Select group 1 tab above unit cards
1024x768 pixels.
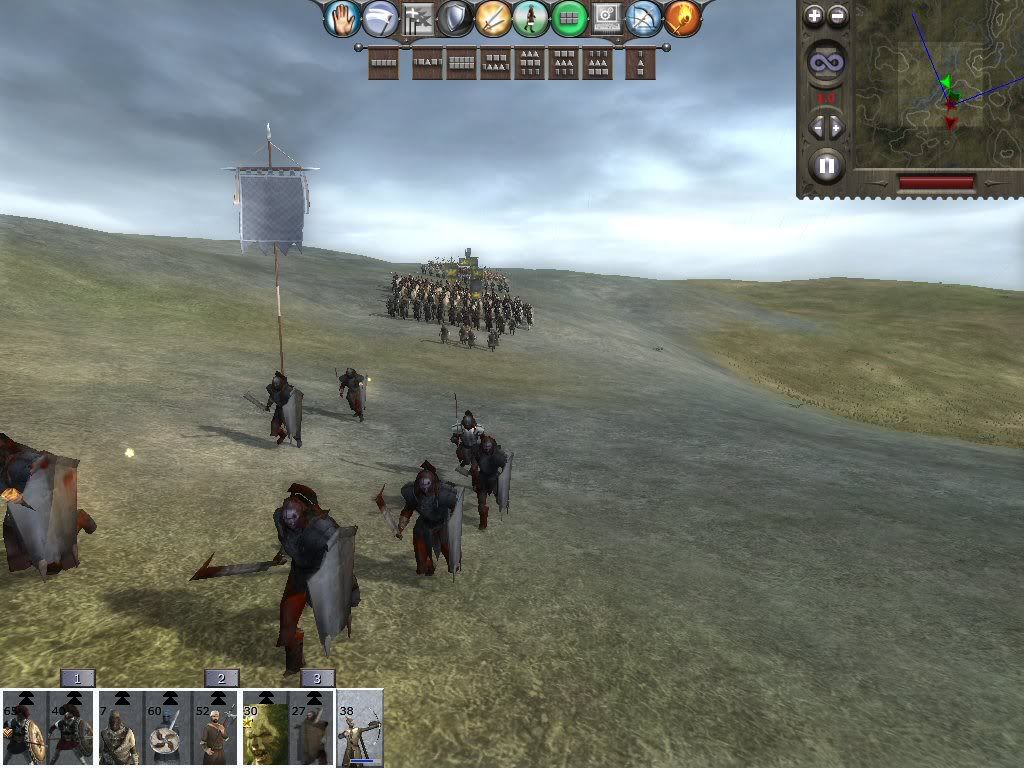tap(77, 678)
